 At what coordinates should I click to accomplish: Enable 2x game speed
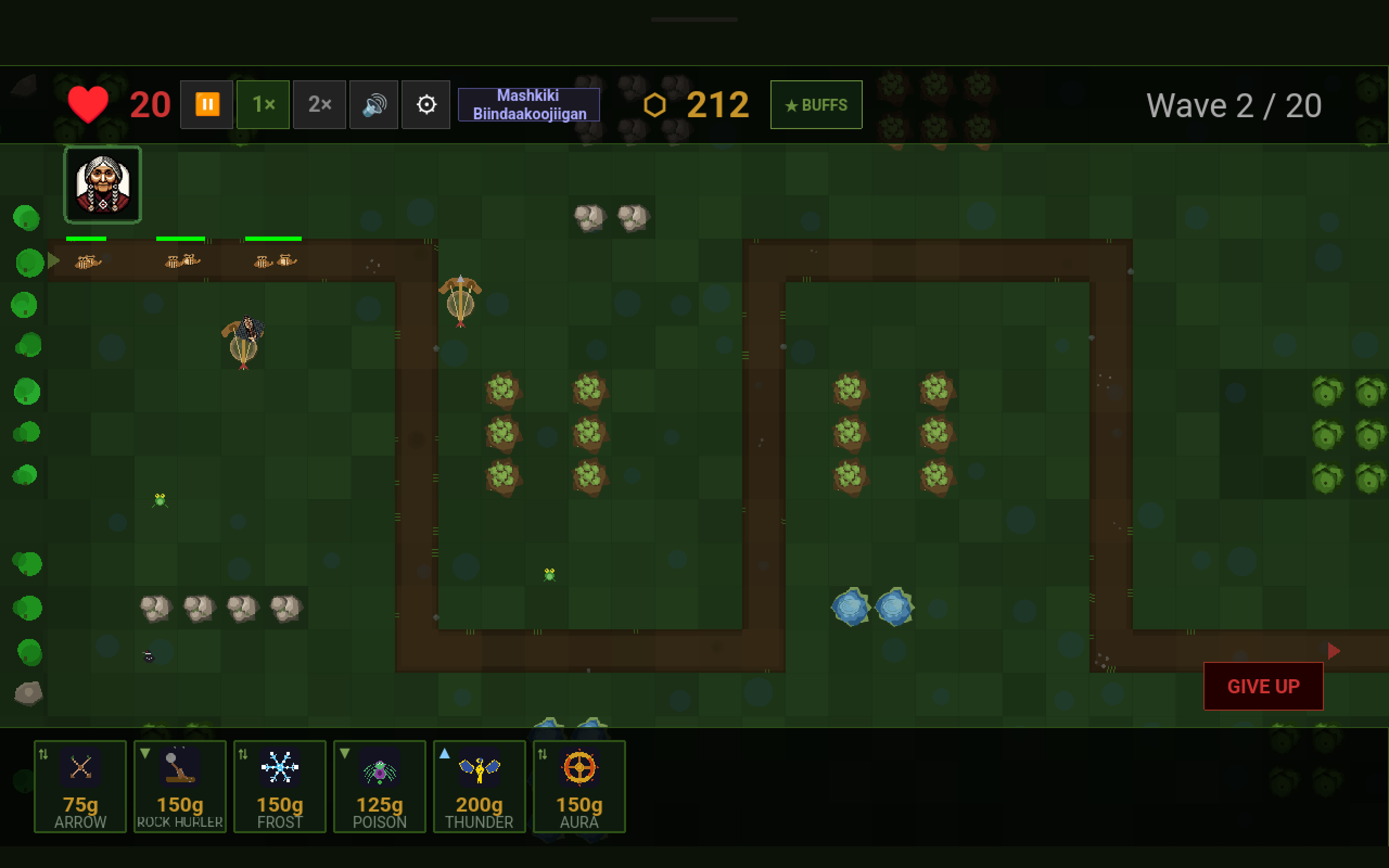coord(320,105)
